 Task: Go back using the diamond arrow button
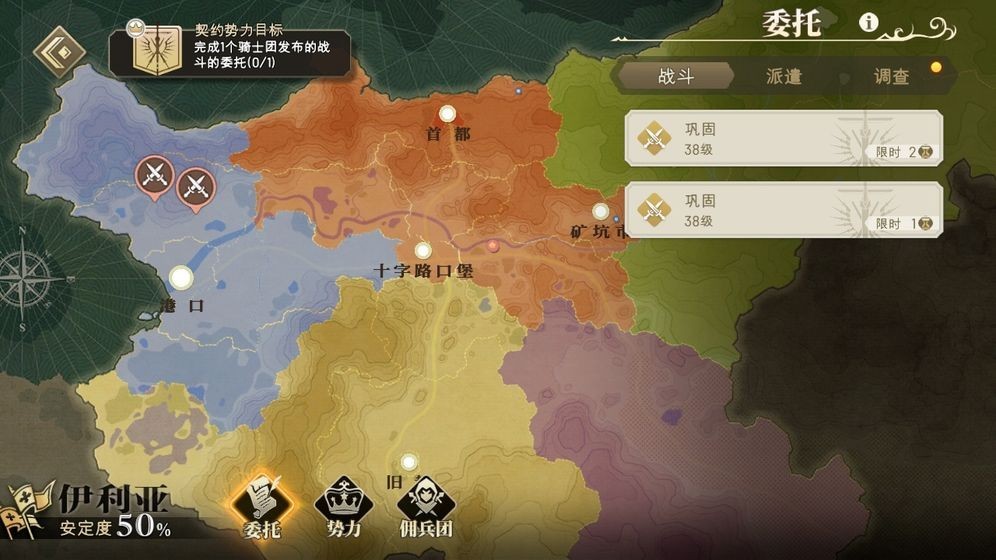click(59, 52)
